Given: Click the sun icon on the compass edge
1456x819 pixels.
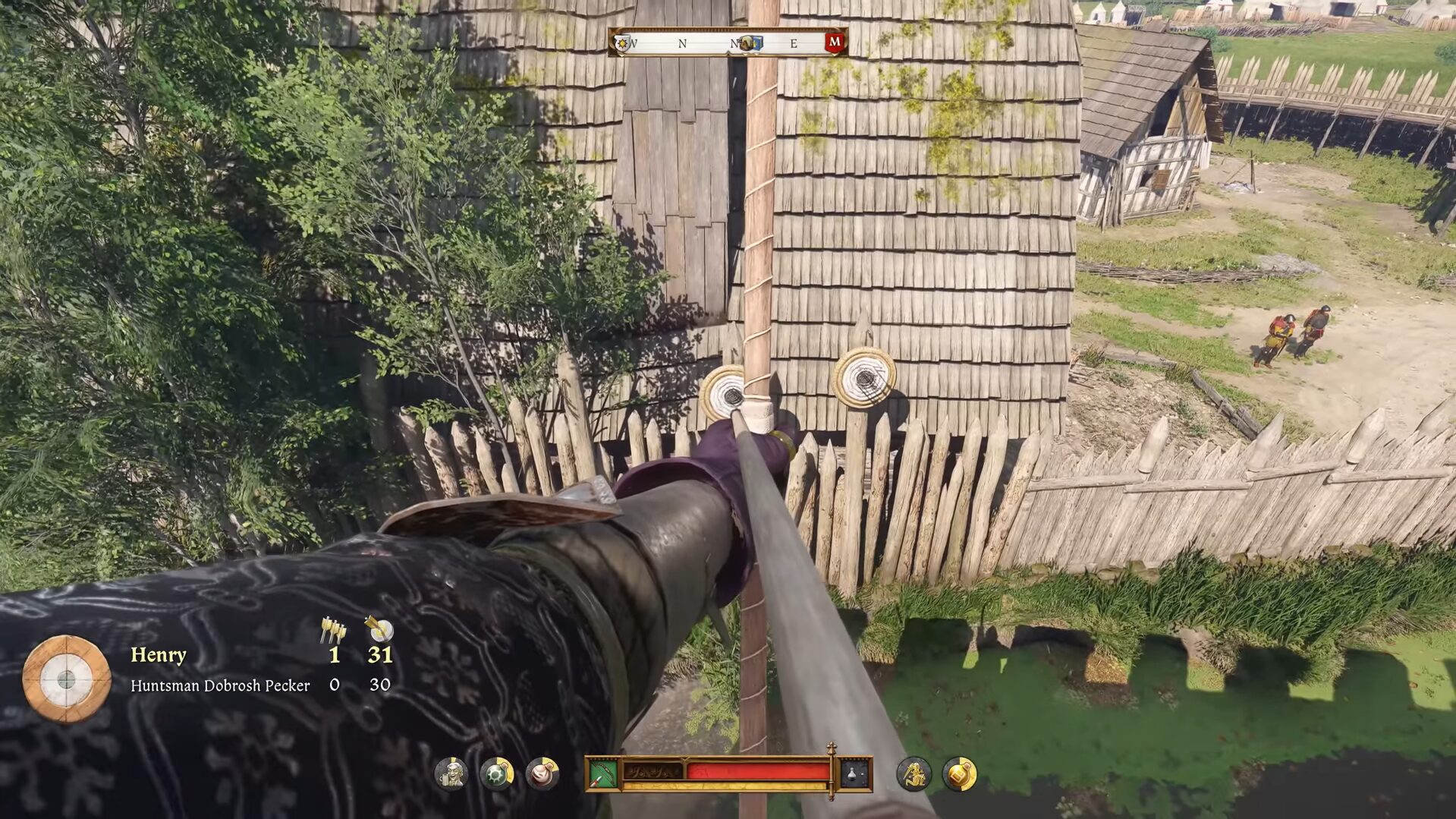Looking at the screenshot, I should 622,43.
